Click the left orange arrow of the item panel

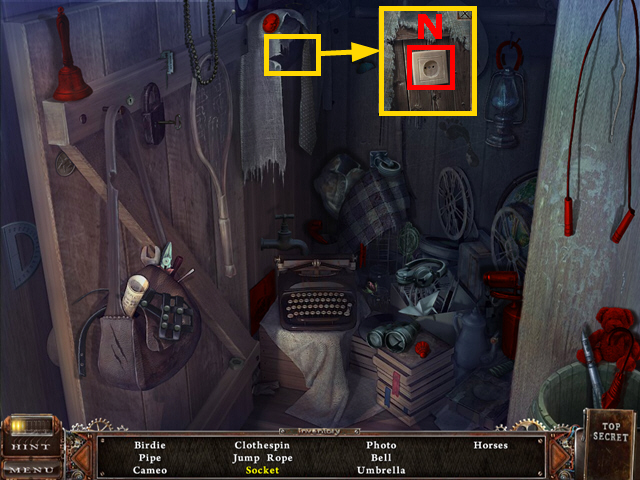click(x=84, y=457)
